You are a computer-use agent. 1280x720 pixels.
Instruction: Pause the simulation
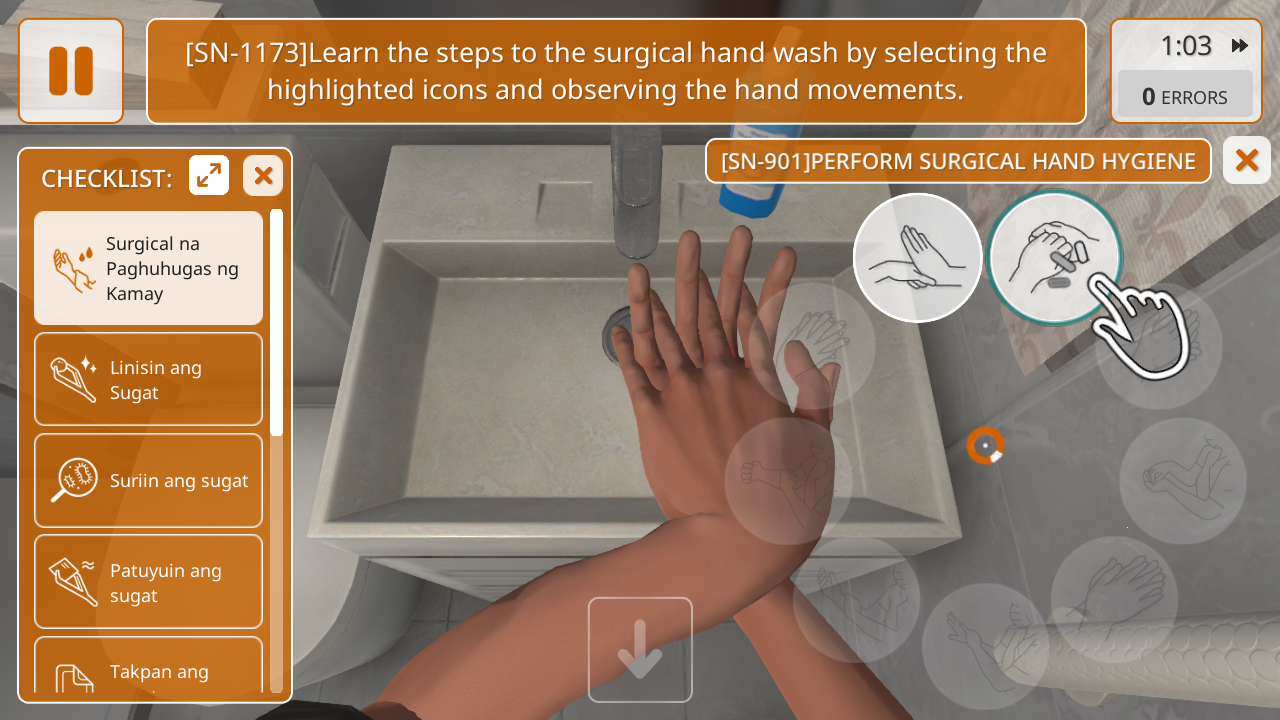71,71
